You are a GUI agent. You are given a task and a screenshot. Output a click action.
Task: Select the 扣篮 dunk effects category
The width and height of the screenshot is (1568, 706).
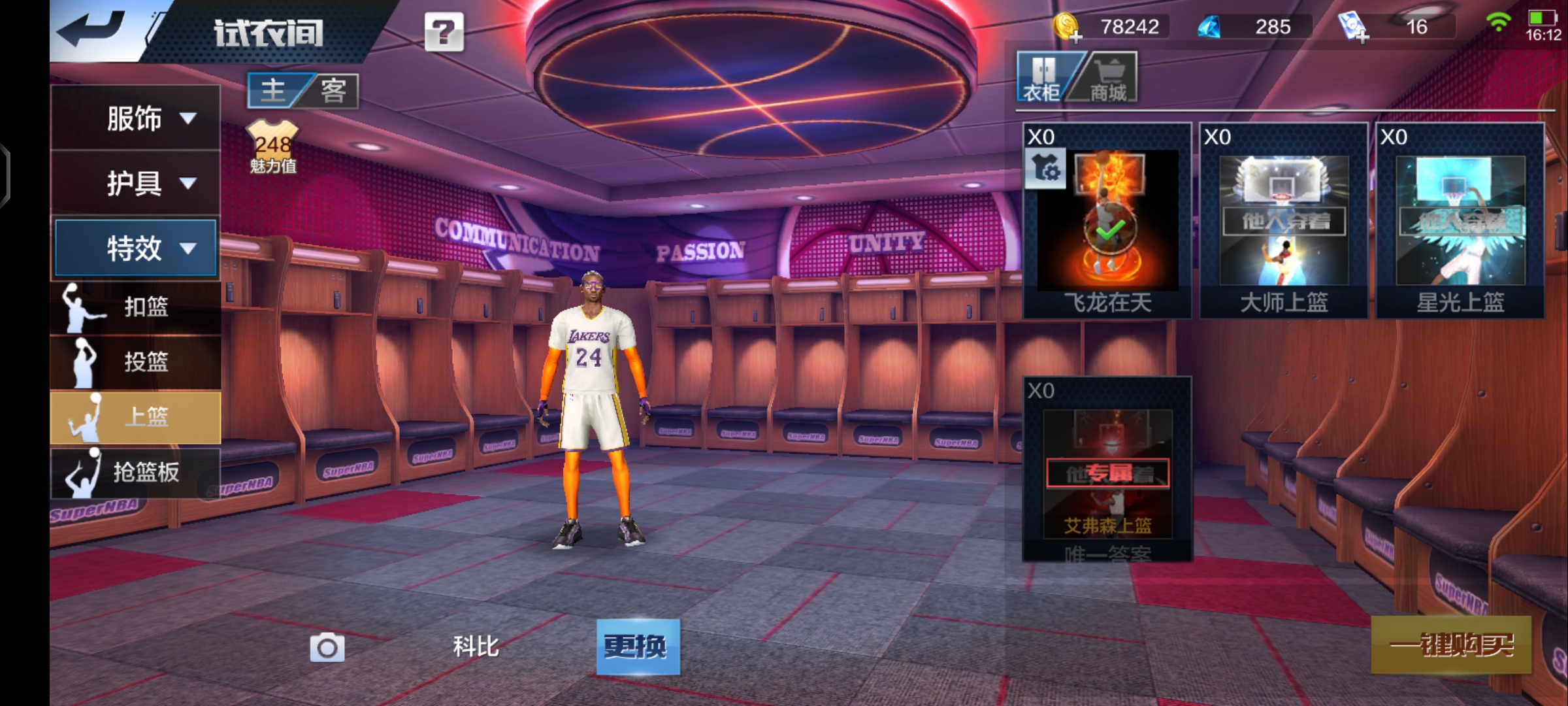point(136,307)
